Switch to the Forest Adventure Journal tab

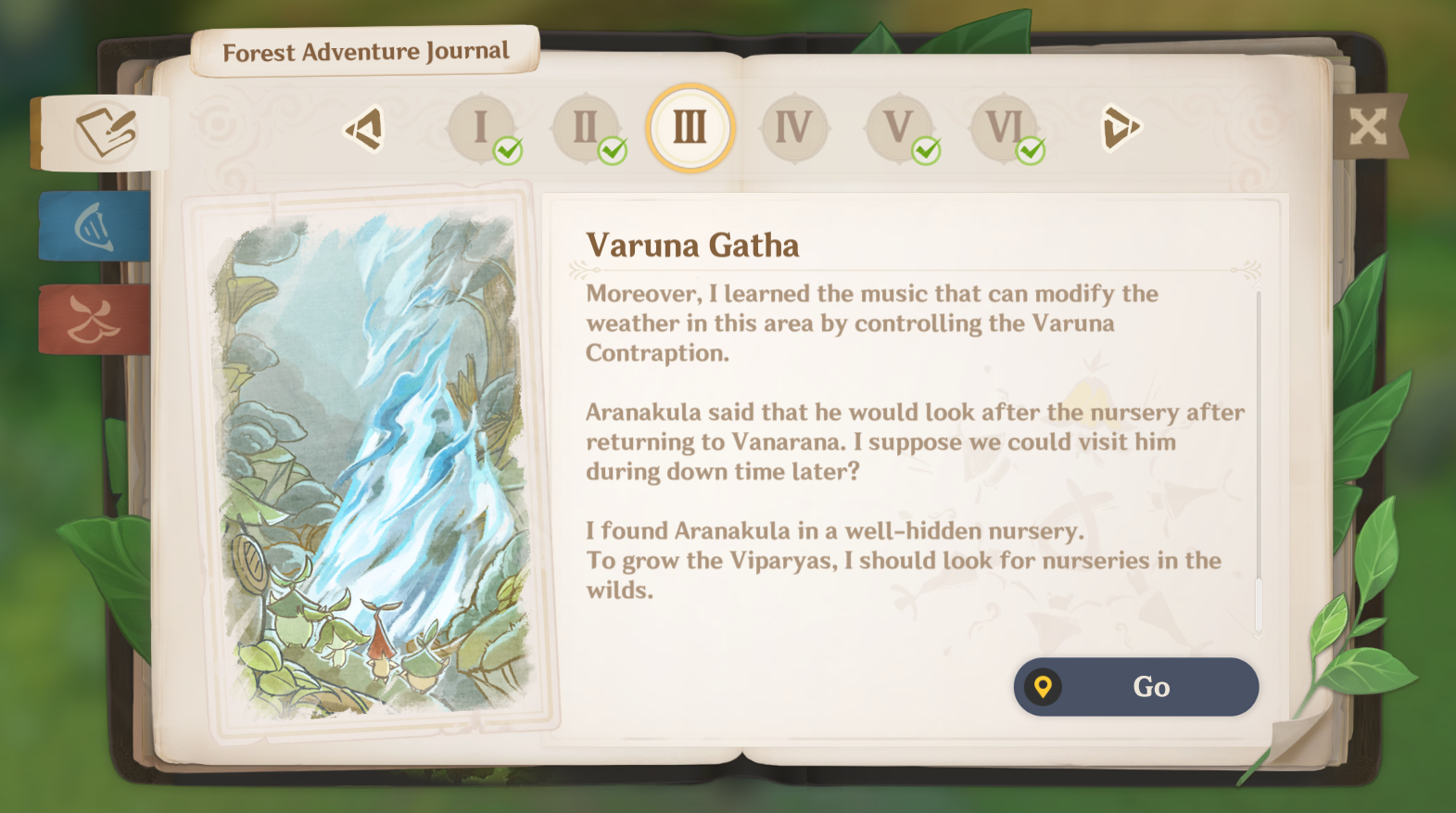(364, 52)
